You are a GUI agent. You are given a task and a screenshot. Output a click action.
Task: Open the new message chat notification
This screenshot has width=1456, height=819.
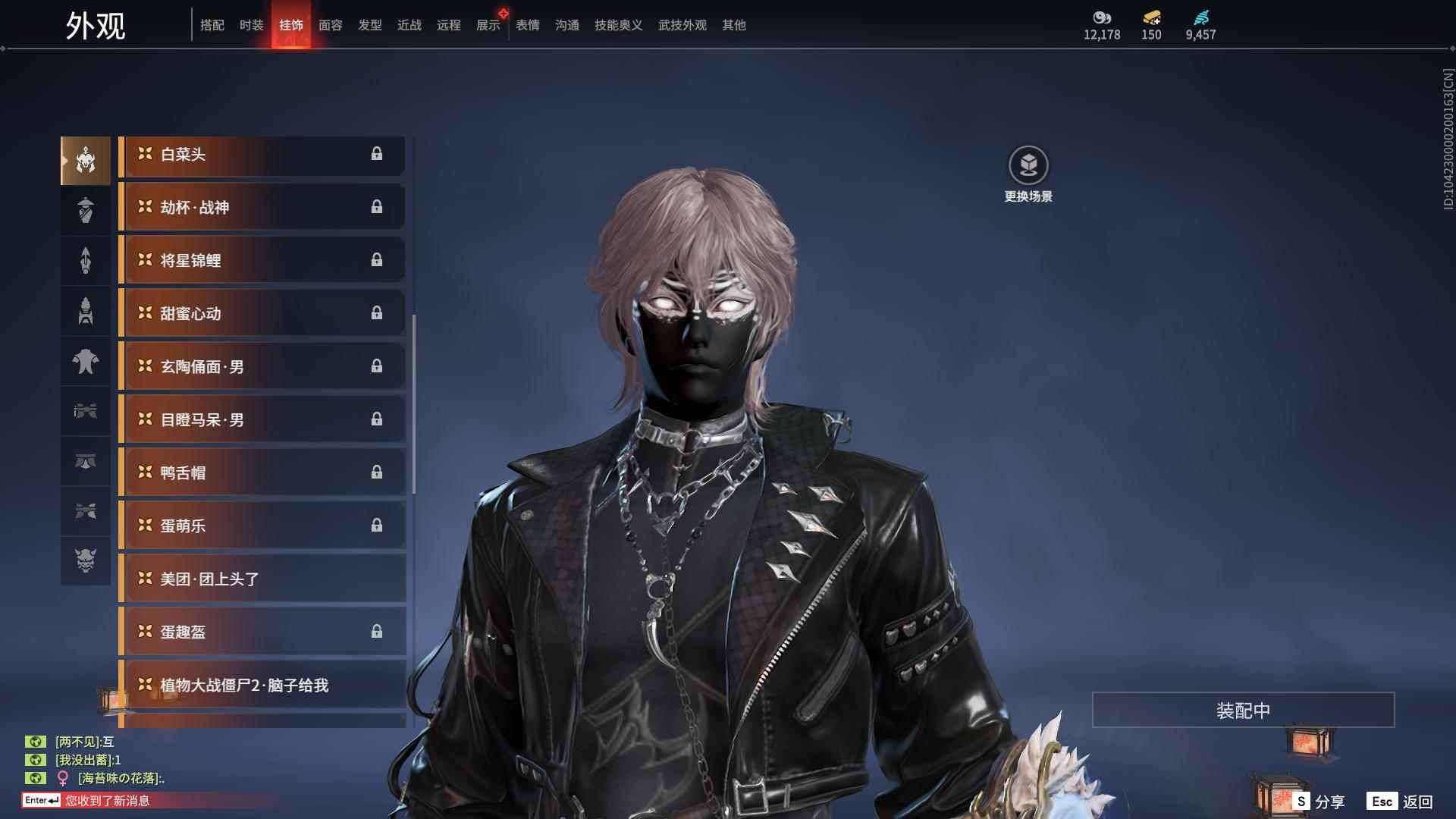click(106, 800)
